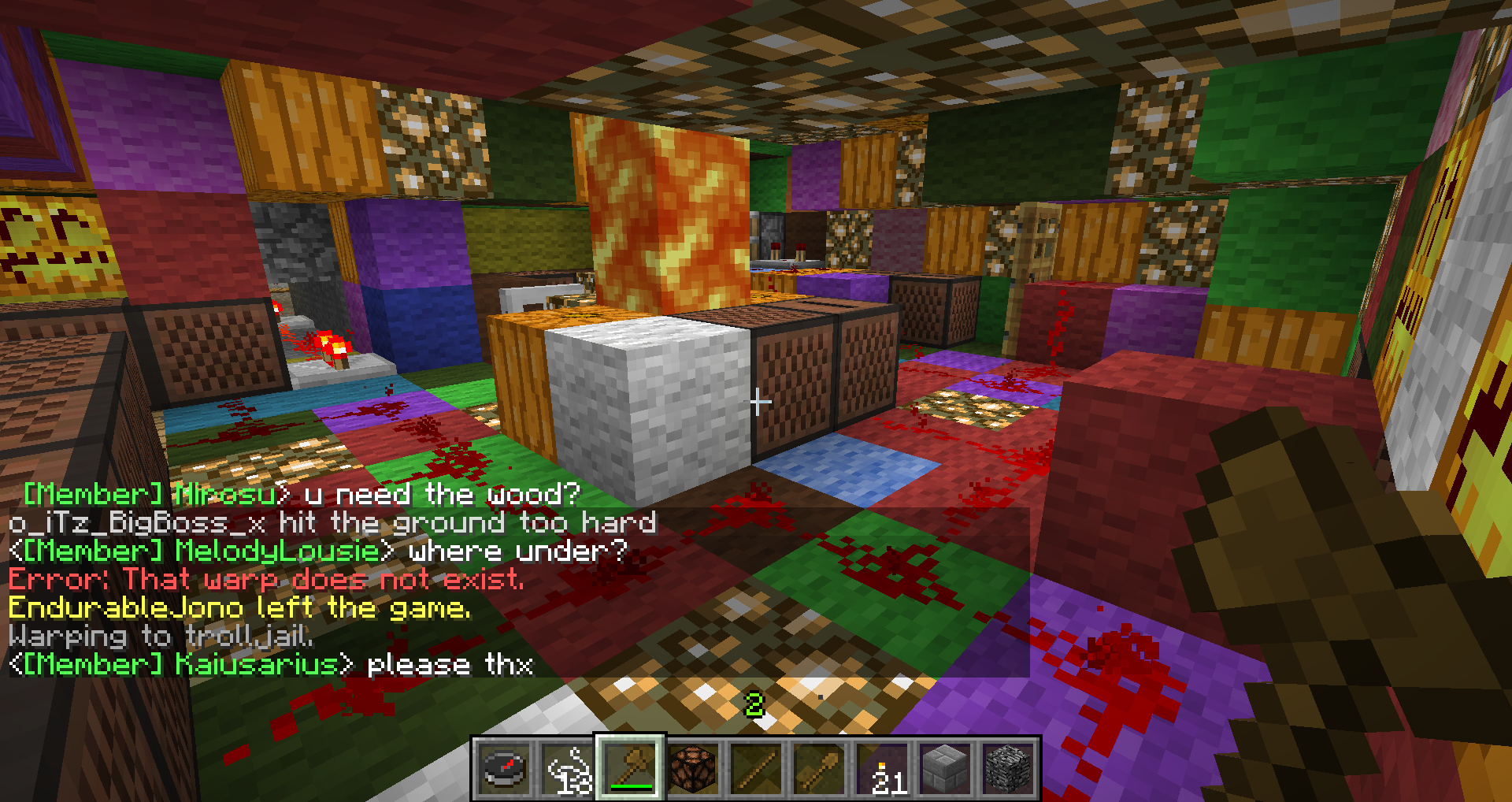Select the cobblestone in the last slot

(x=1006, y=767)
